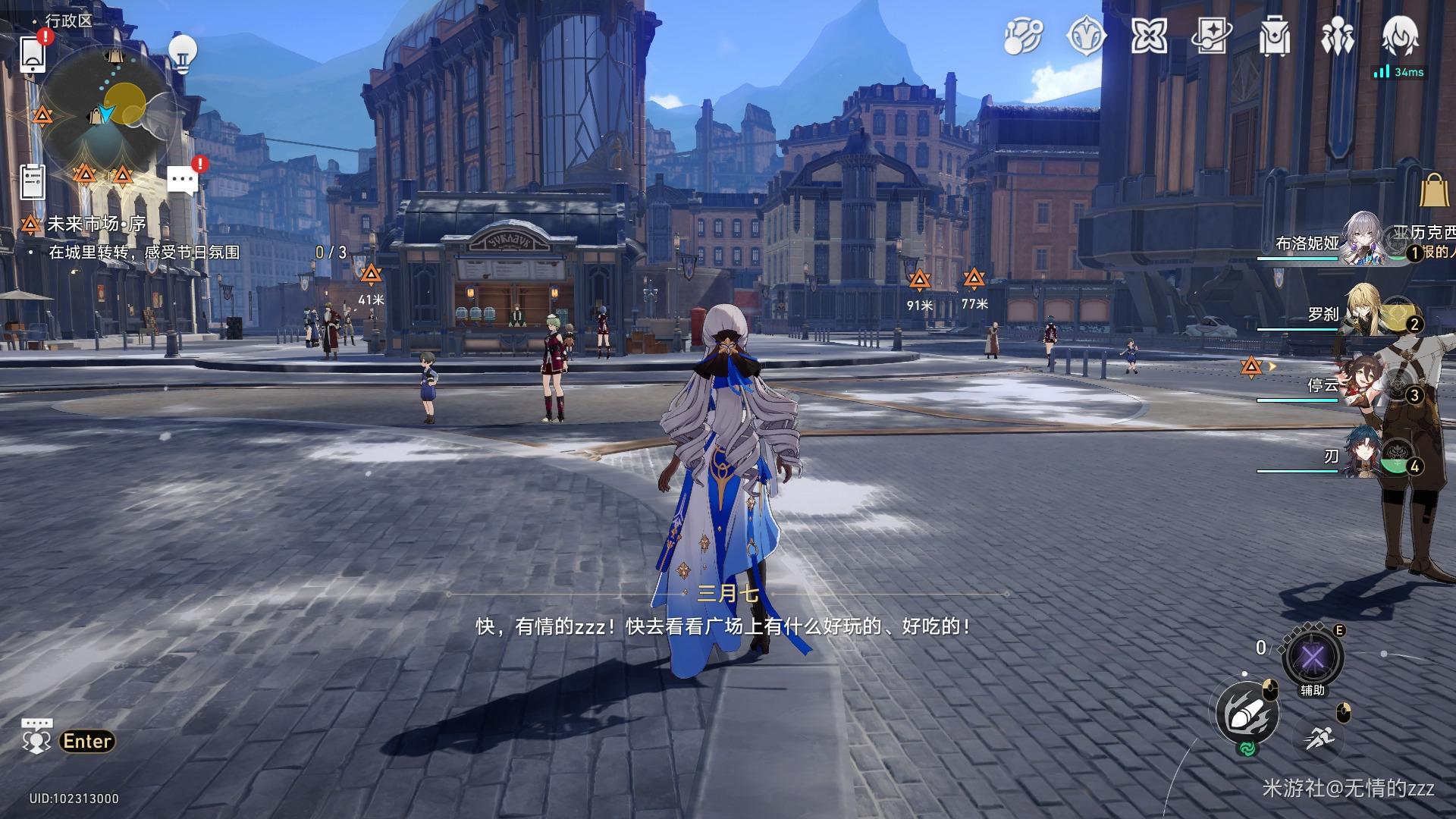This screenshot has width=1456, height=819.
Task: Click the lightbulb tutorial icon
Action: pos(182,53)
